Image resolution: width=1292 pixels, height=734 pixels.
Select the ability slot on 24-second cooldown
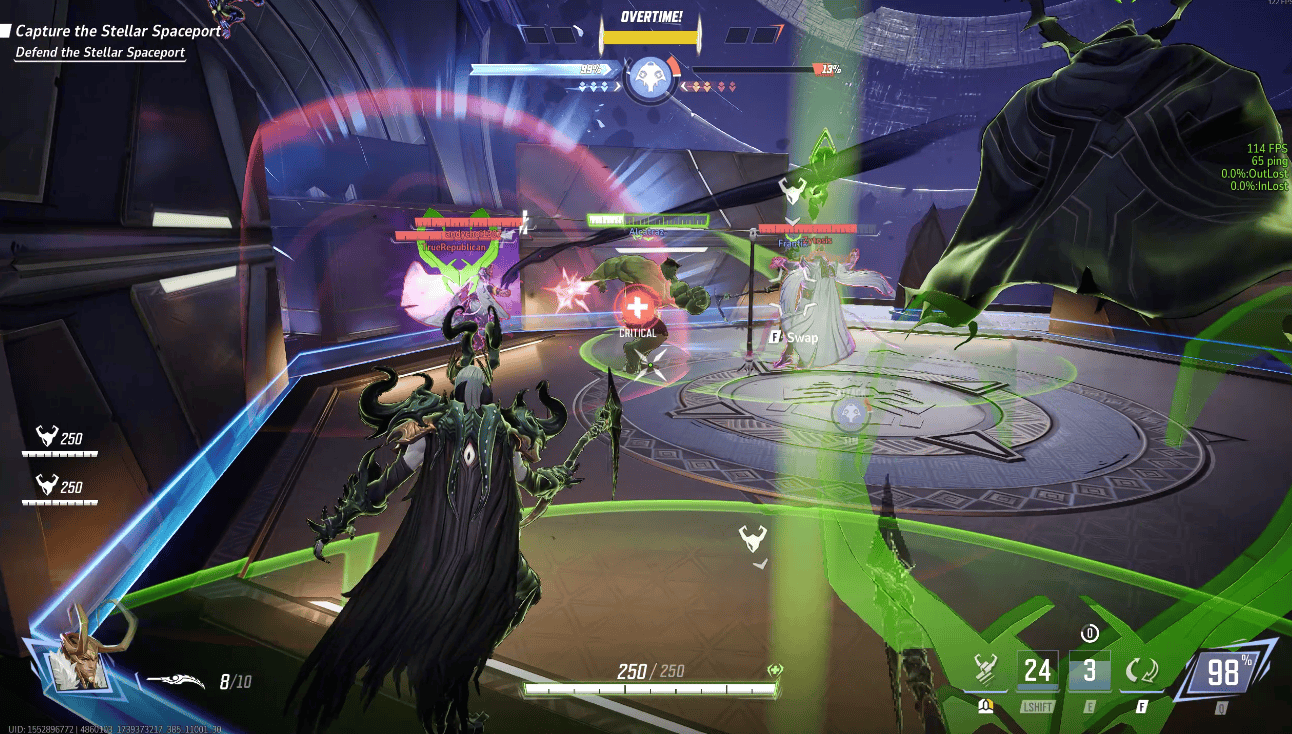pyautogui.click(x=1037, y=670)
